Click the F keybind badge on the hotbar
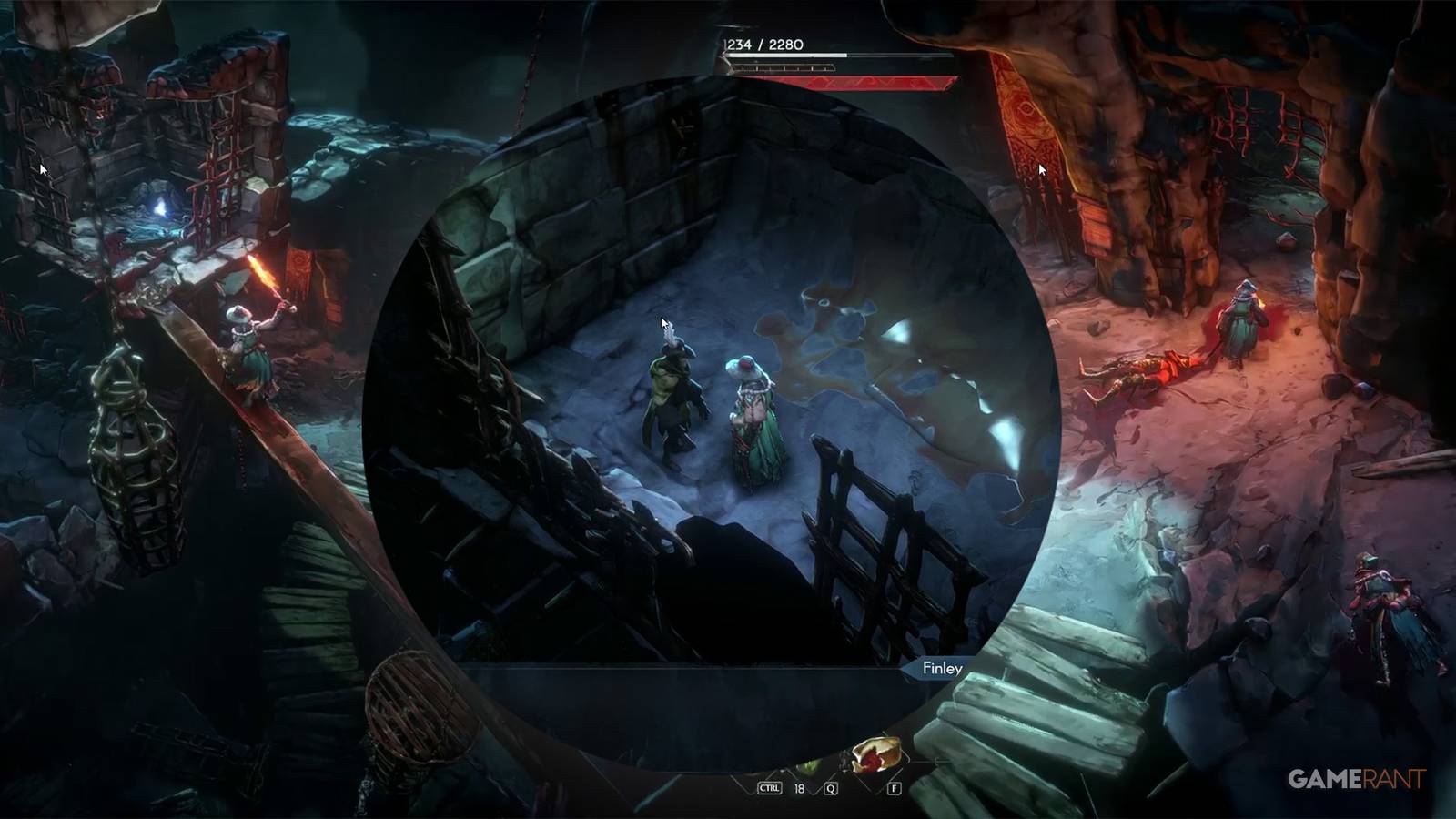 coord(894,788)
